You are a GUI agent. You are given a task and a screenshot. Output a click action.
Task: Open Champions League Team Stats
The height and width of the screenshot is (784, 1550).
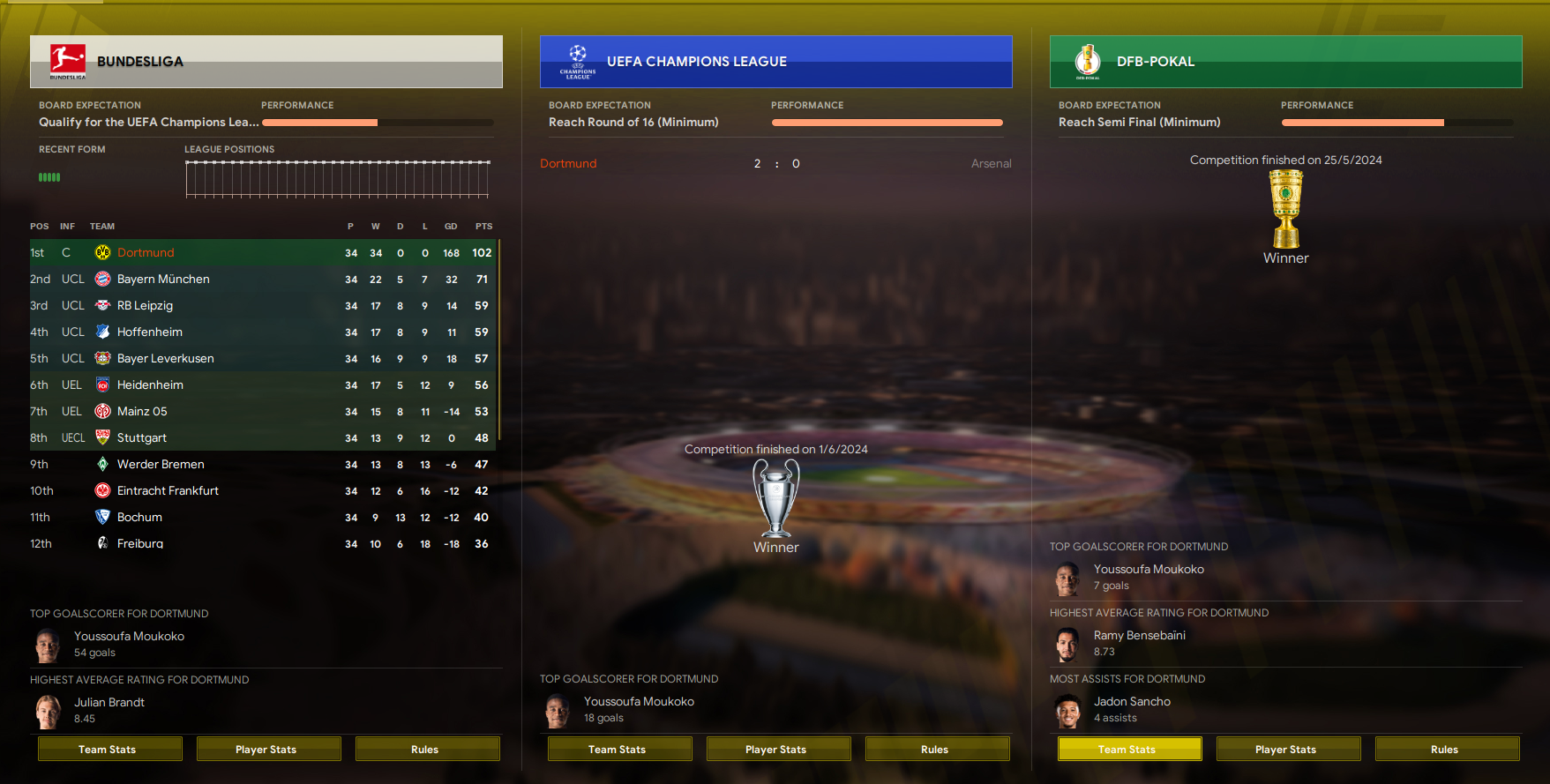[x=619, y=749]
